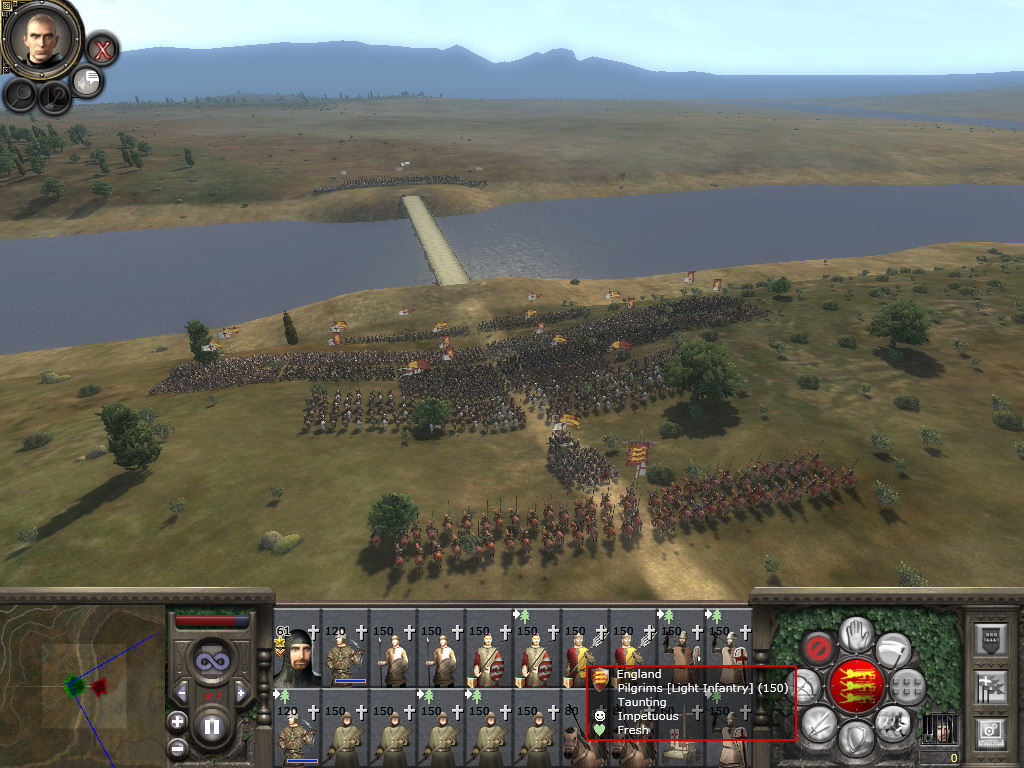The width and height of the screenshot is (1024, 768).
Task: Pause the battle
Action: [x=212, y=726]
